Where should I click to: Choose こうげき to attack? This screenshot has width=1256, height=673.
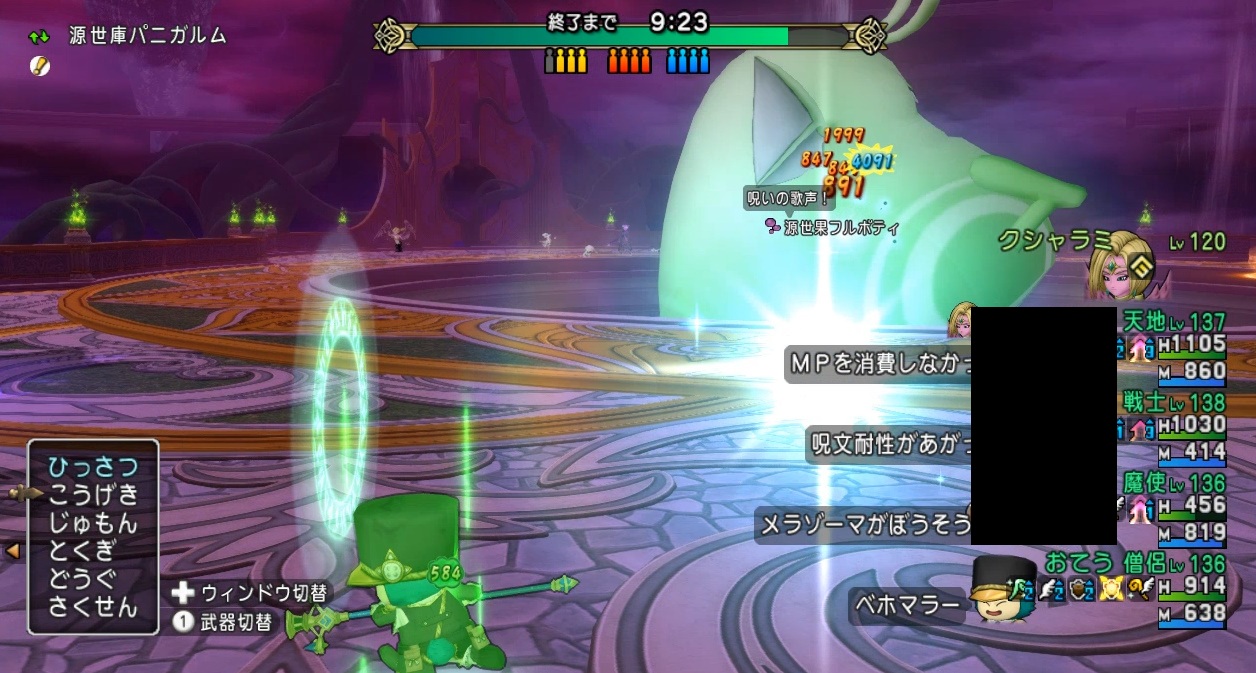[x=93, y=495]
